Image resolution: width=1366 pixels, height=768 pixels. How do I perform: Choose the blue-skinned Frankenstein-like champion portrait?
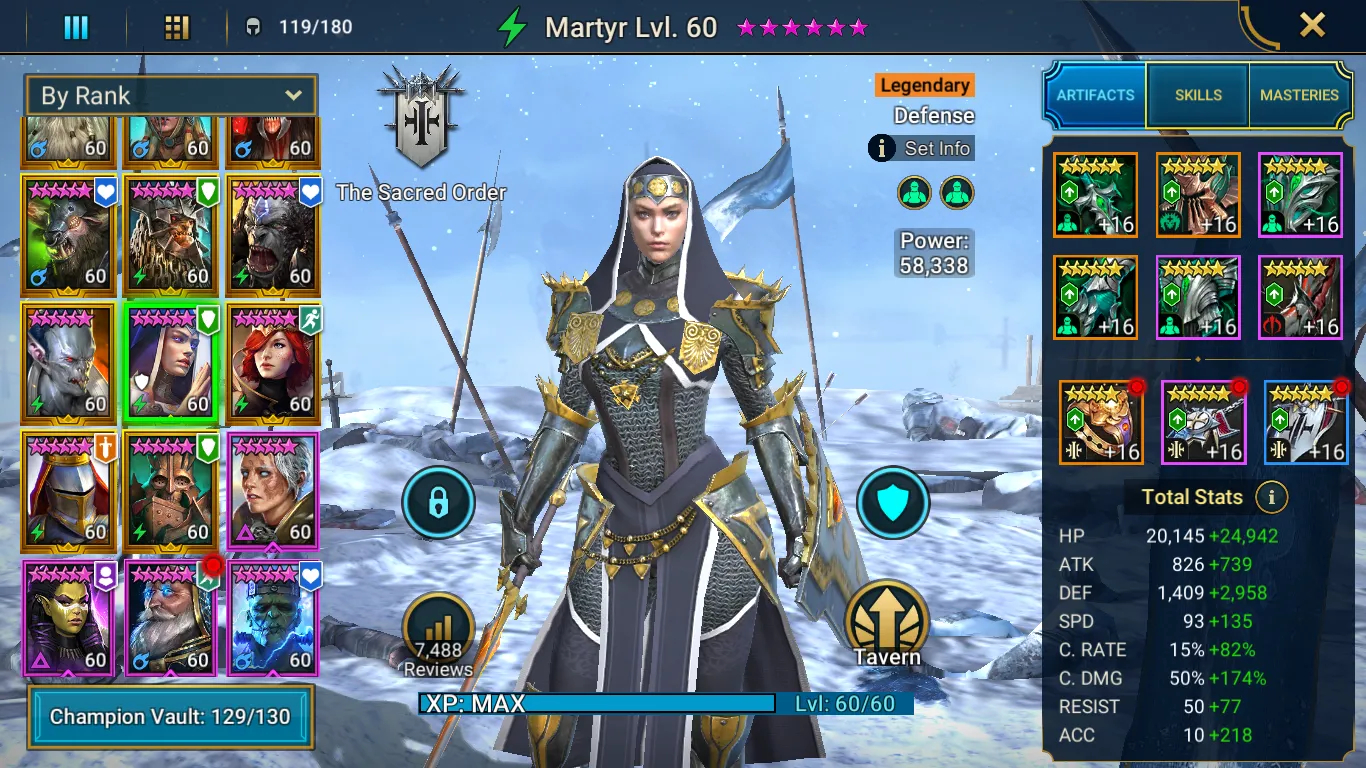point(273,618)
